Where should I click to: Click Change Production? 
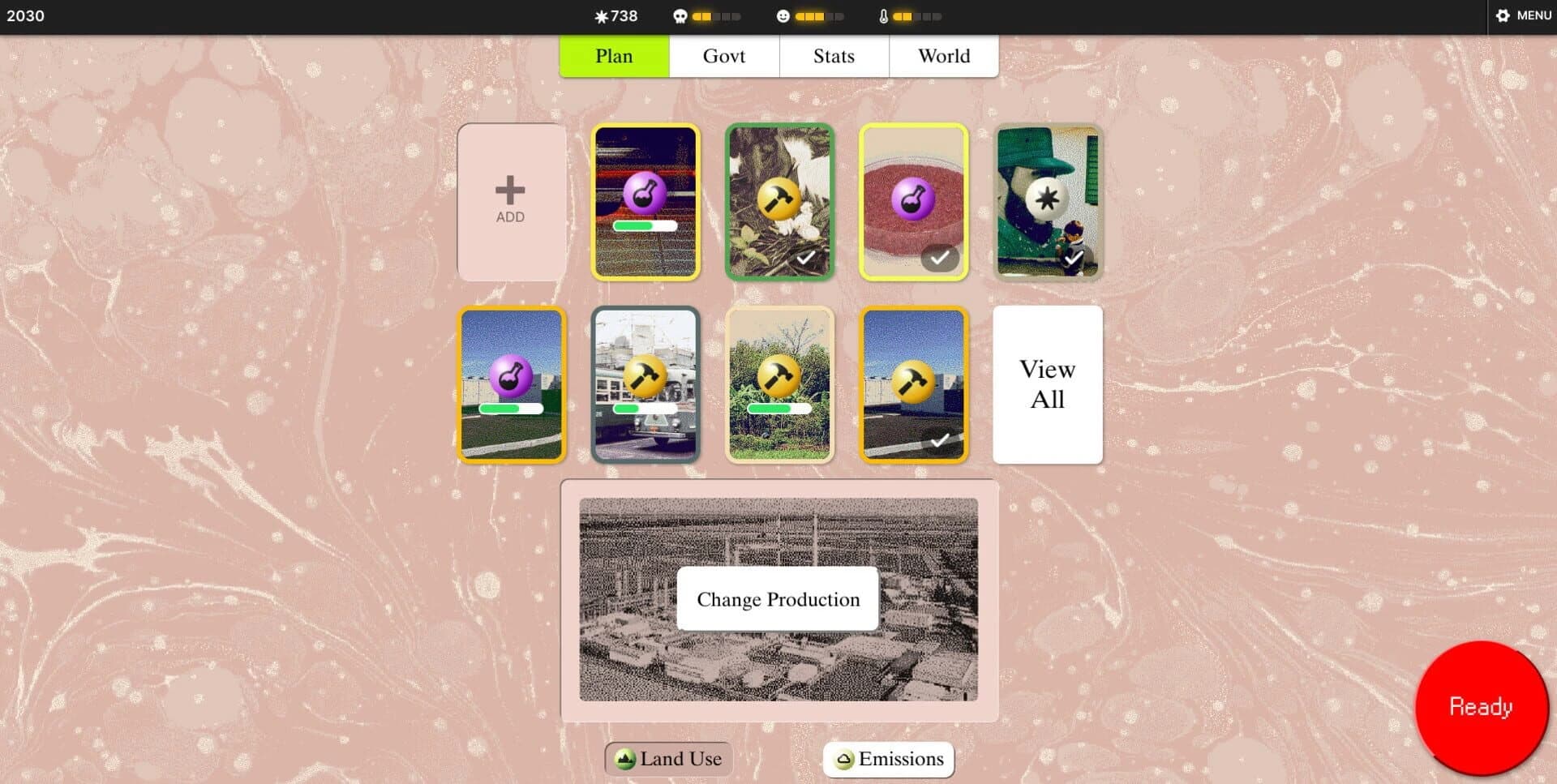[x=777, y=599]
